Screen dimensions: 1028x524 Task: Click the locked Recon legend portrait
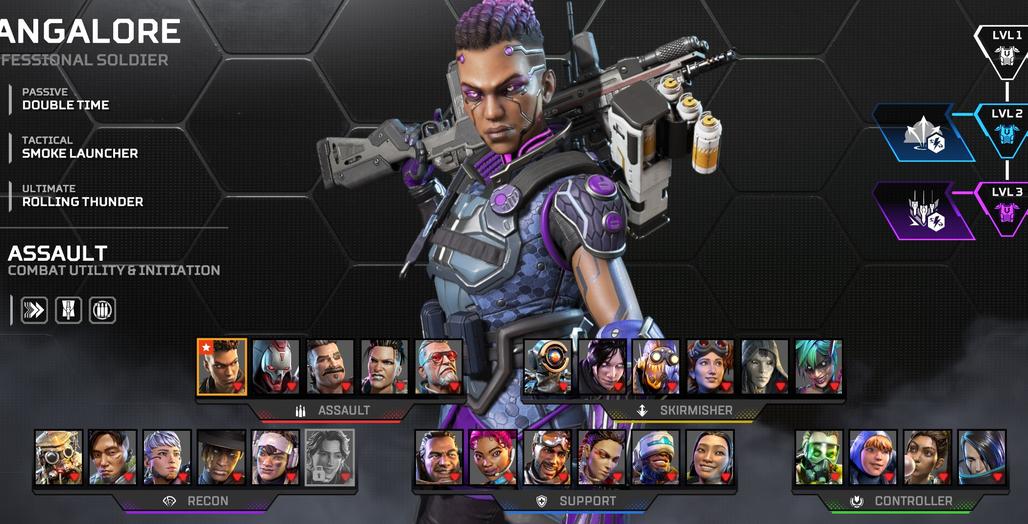[x=329, y=457]
